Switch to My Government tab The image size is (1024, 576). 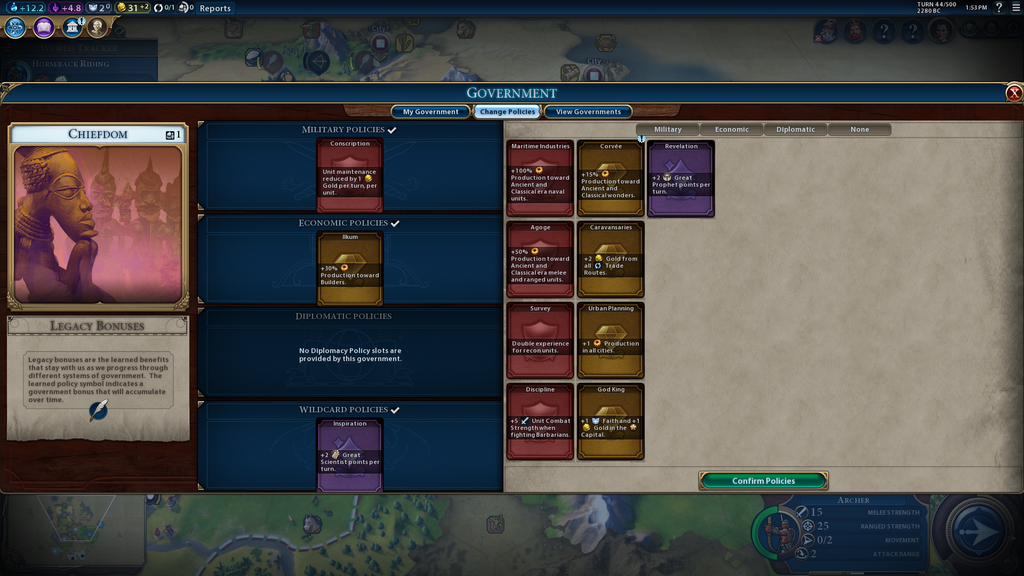430,112
